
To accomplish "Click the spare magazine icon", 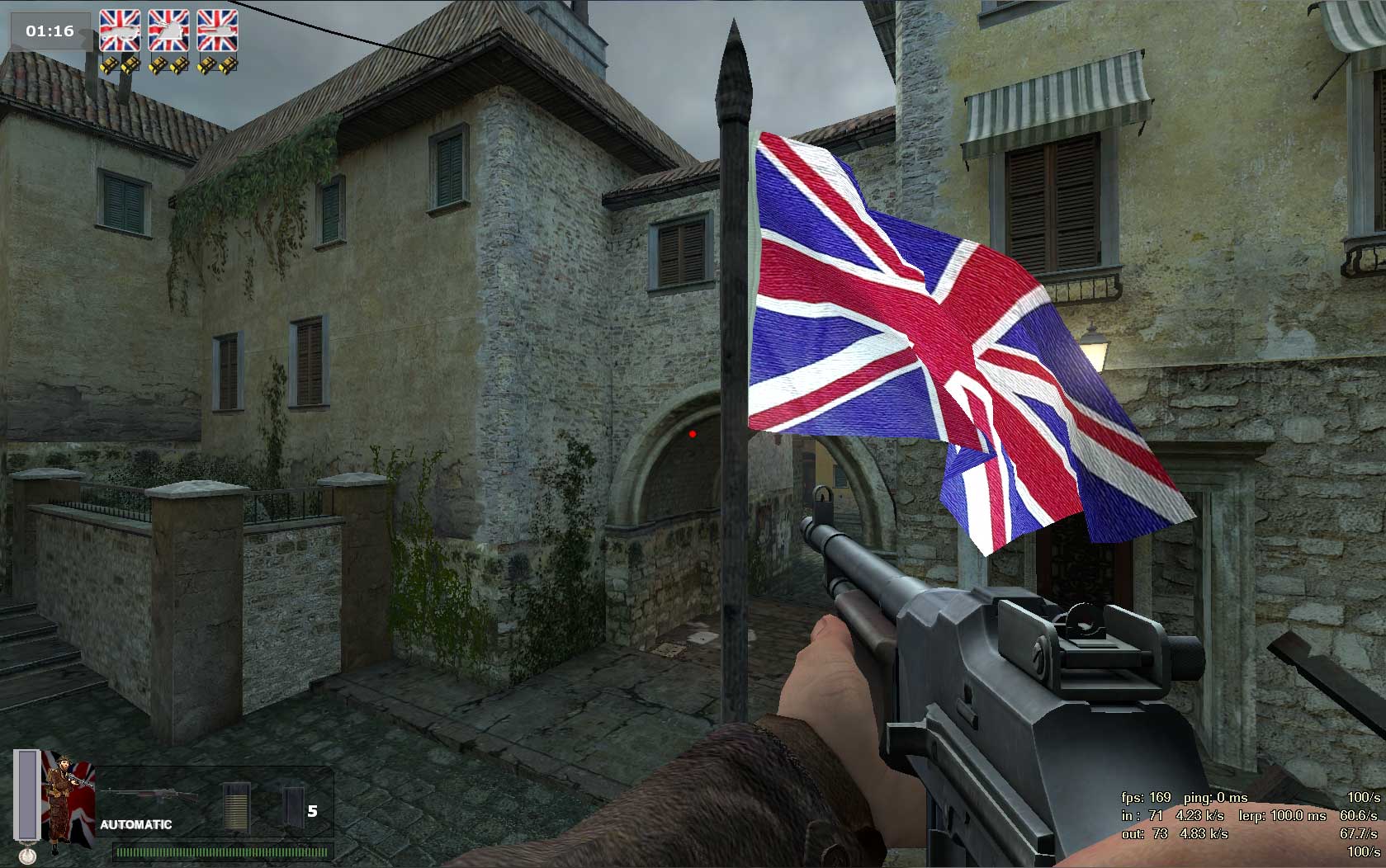I will [x=292, y=806].
